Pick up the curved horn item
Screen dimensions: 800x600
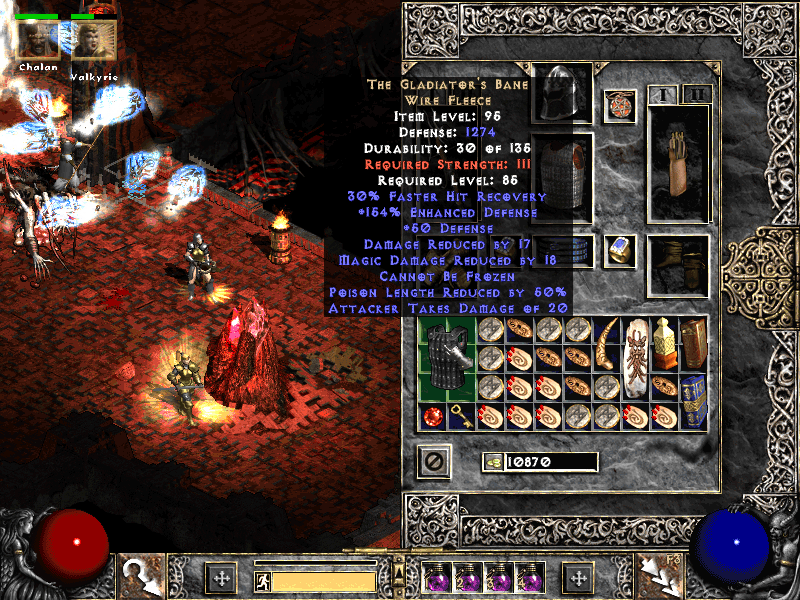click(x=607, y=345)
